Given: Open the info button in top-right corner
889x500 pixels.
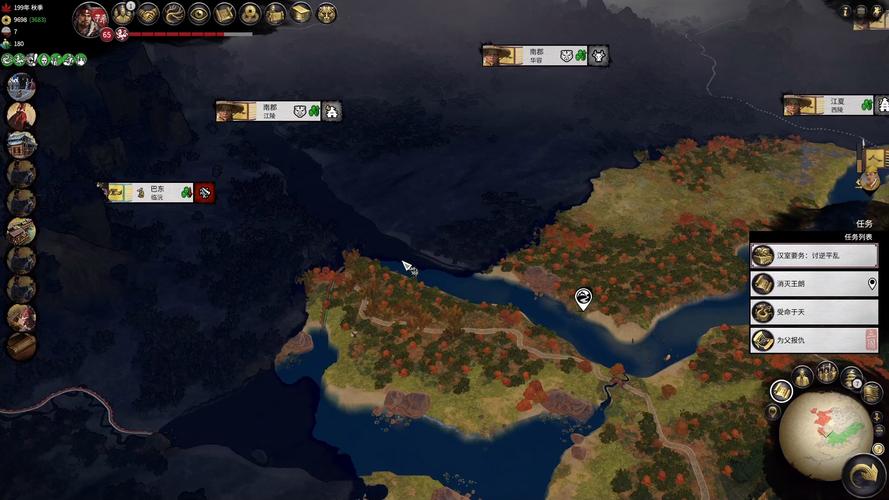Looking at the screenshot, I should pos(845,10).
